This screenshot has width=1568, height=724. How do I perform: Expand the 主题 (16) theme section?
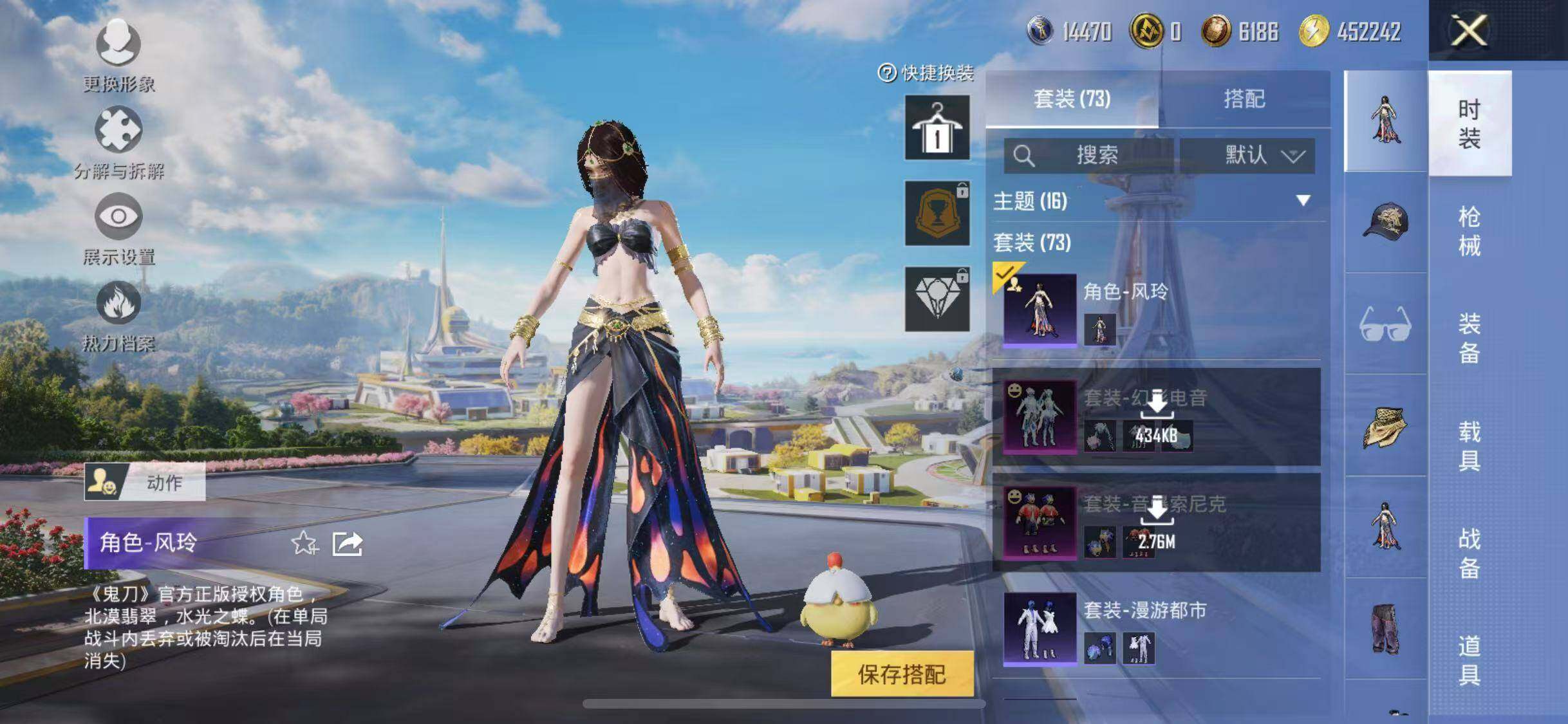pos(1303,201)
